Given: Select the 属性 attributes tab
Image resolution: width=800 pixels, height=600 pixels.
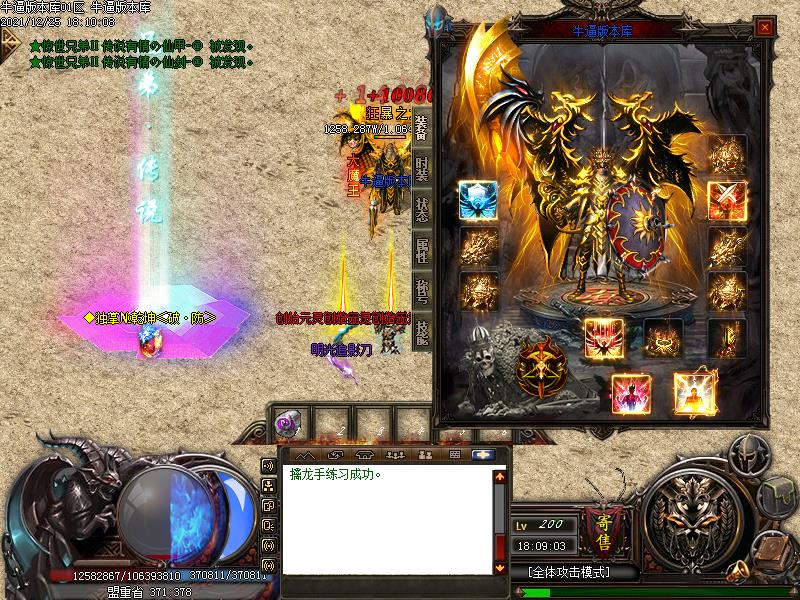Looking at the screenshot, I should (x=422, y=251).
